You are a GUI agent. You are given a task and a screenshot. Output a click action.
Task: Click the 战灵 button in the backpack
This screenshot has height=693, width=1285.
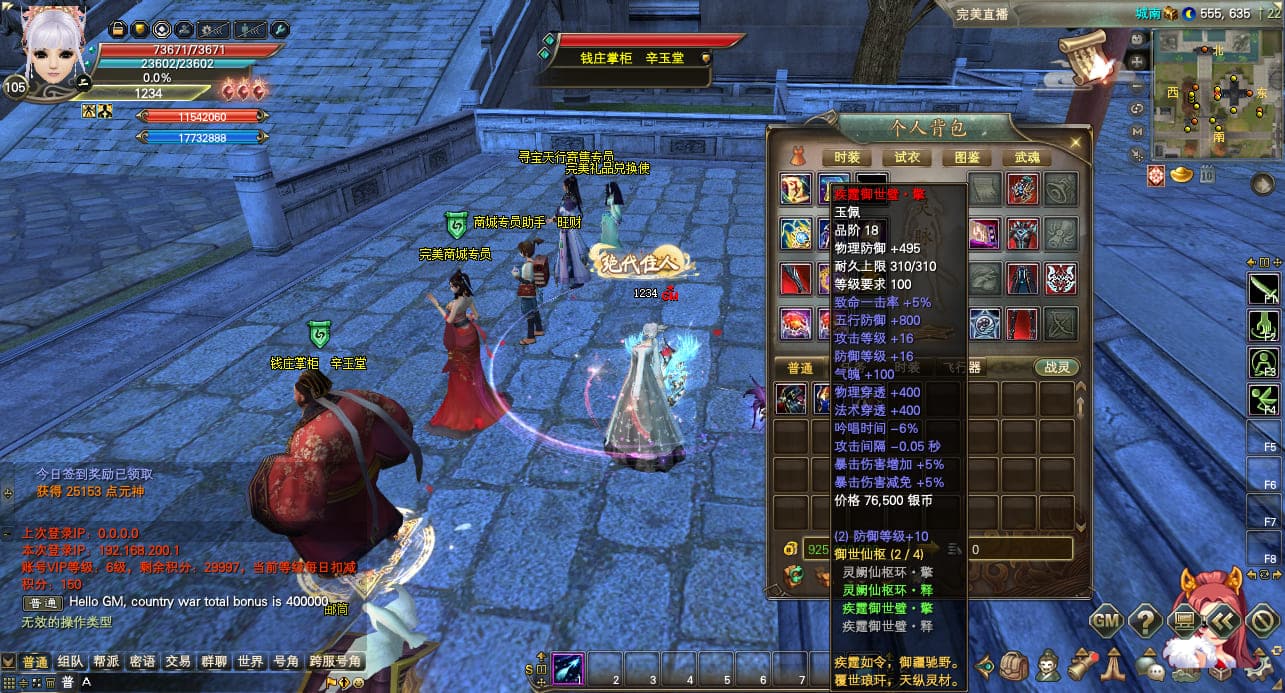pyautogui.click(x=1057, y=367)
